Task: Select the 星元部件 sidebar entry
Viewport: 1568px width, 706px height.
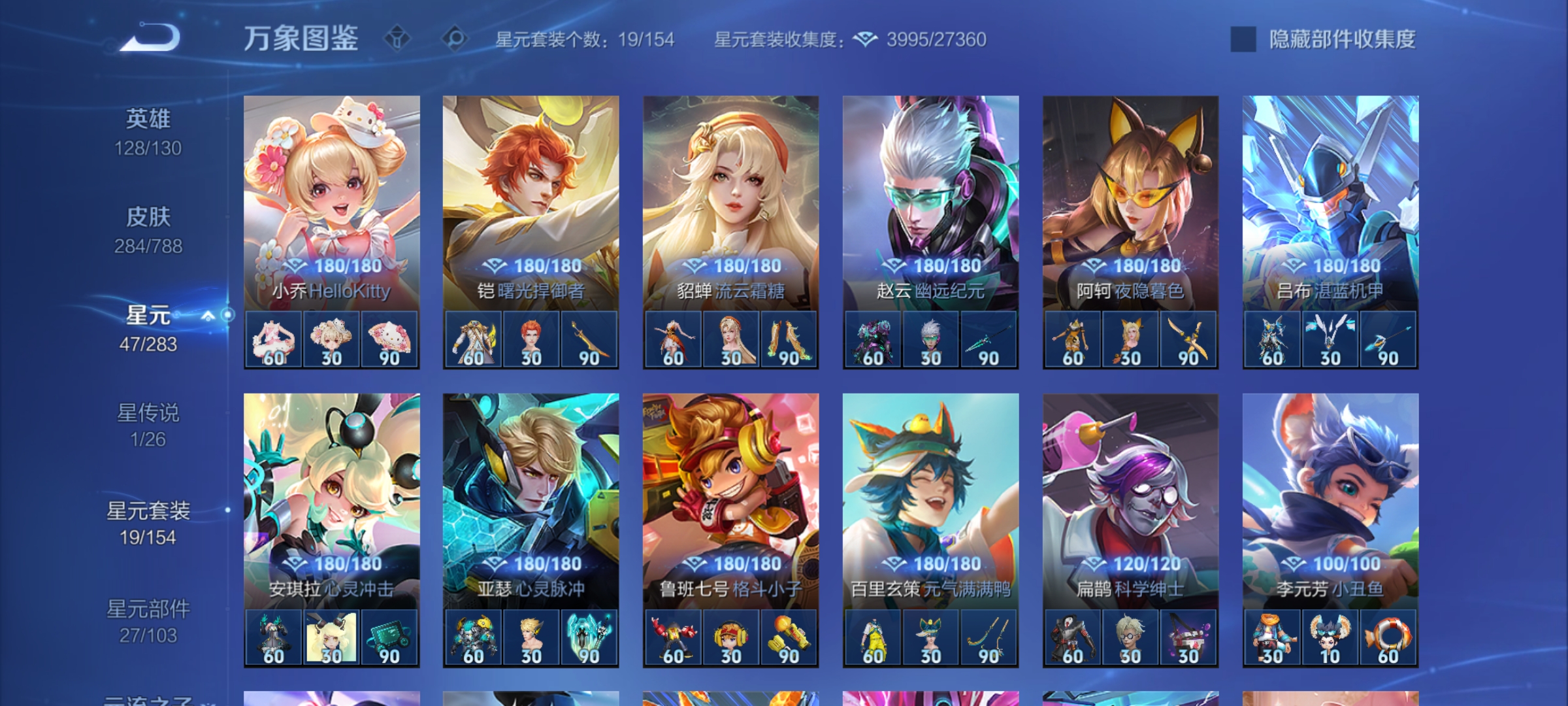Action: click(150, 609)
